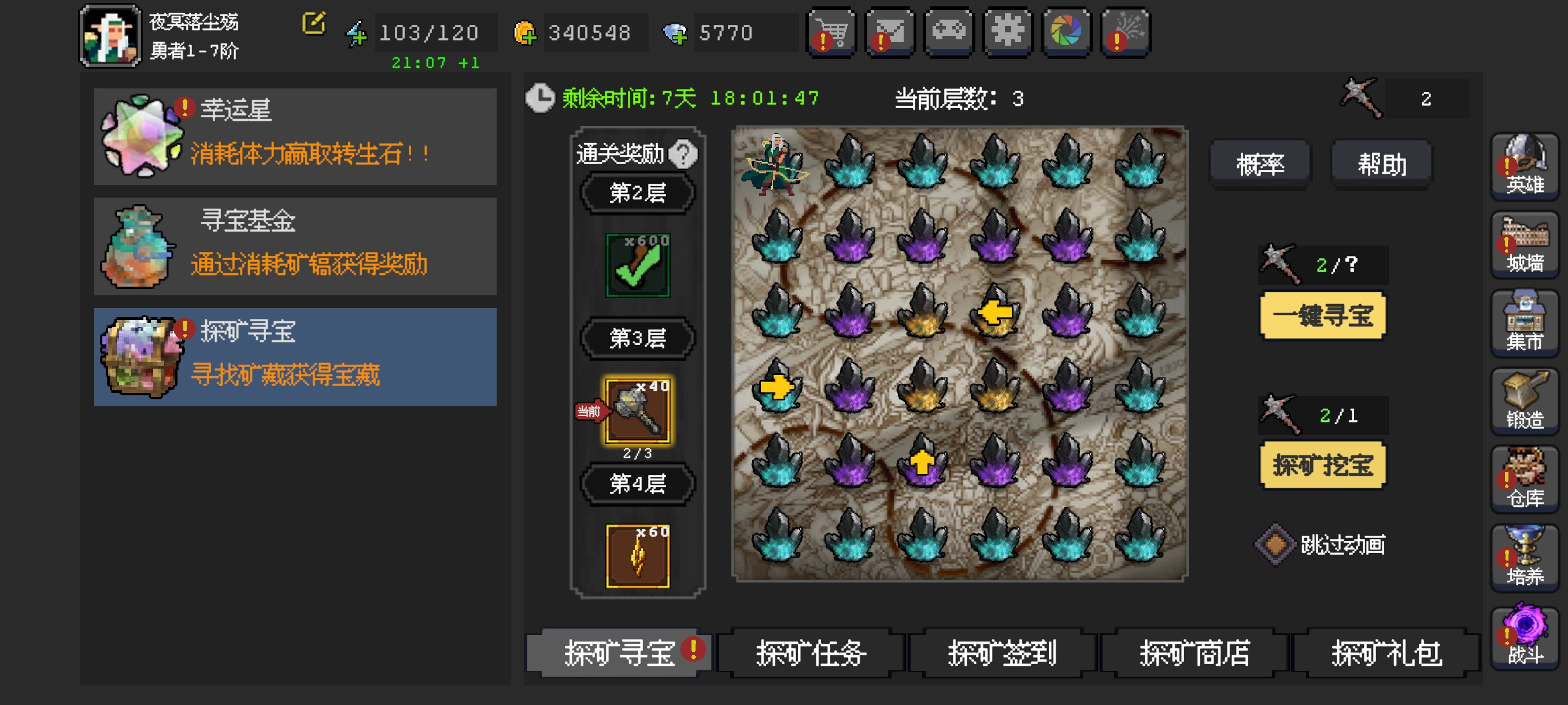Open the 帮助 help button
This screenshot has width=1568, height=705.
(x=1381, y=164)
